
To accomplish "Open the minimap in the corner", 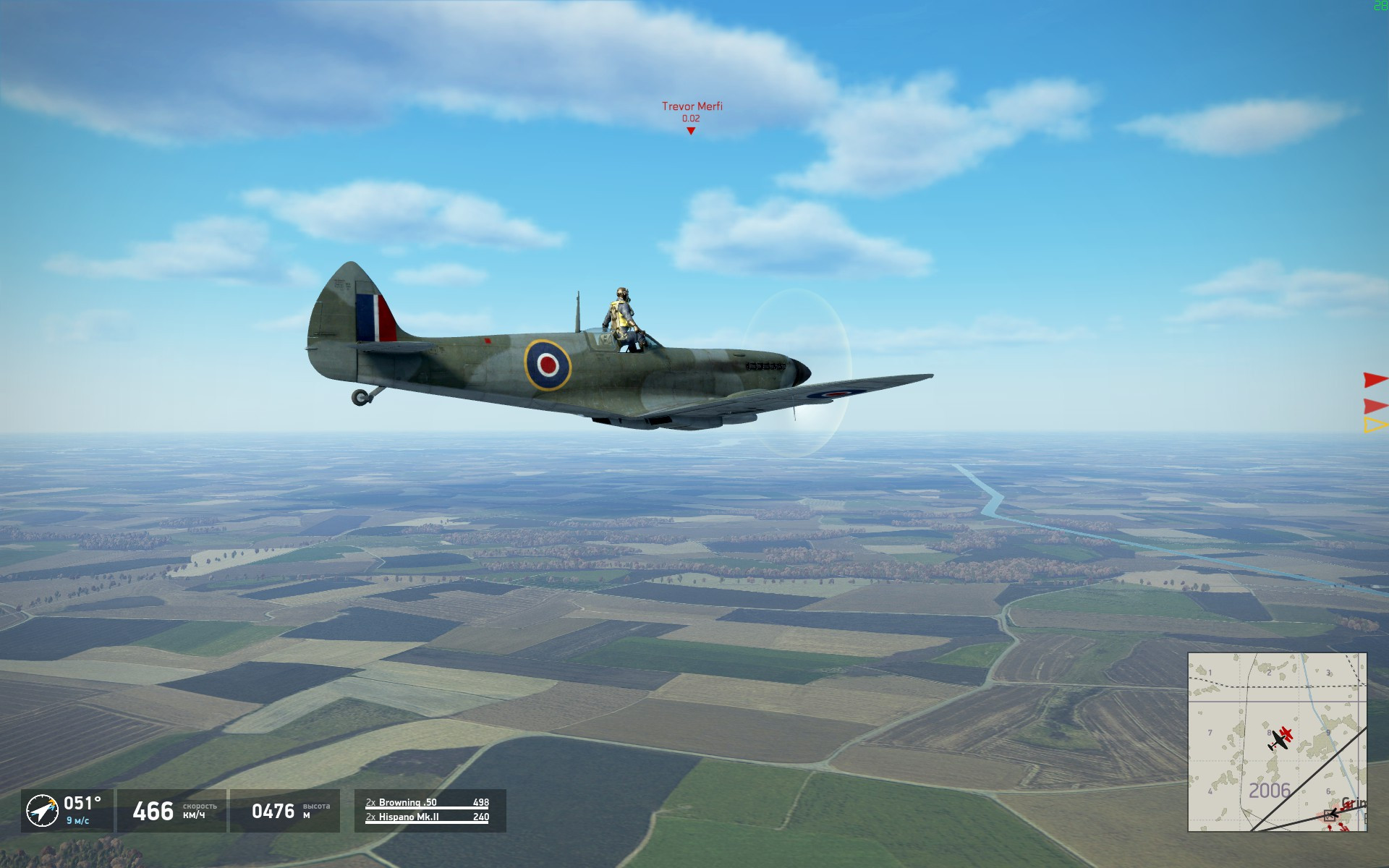I will (x=1277, y=741).
